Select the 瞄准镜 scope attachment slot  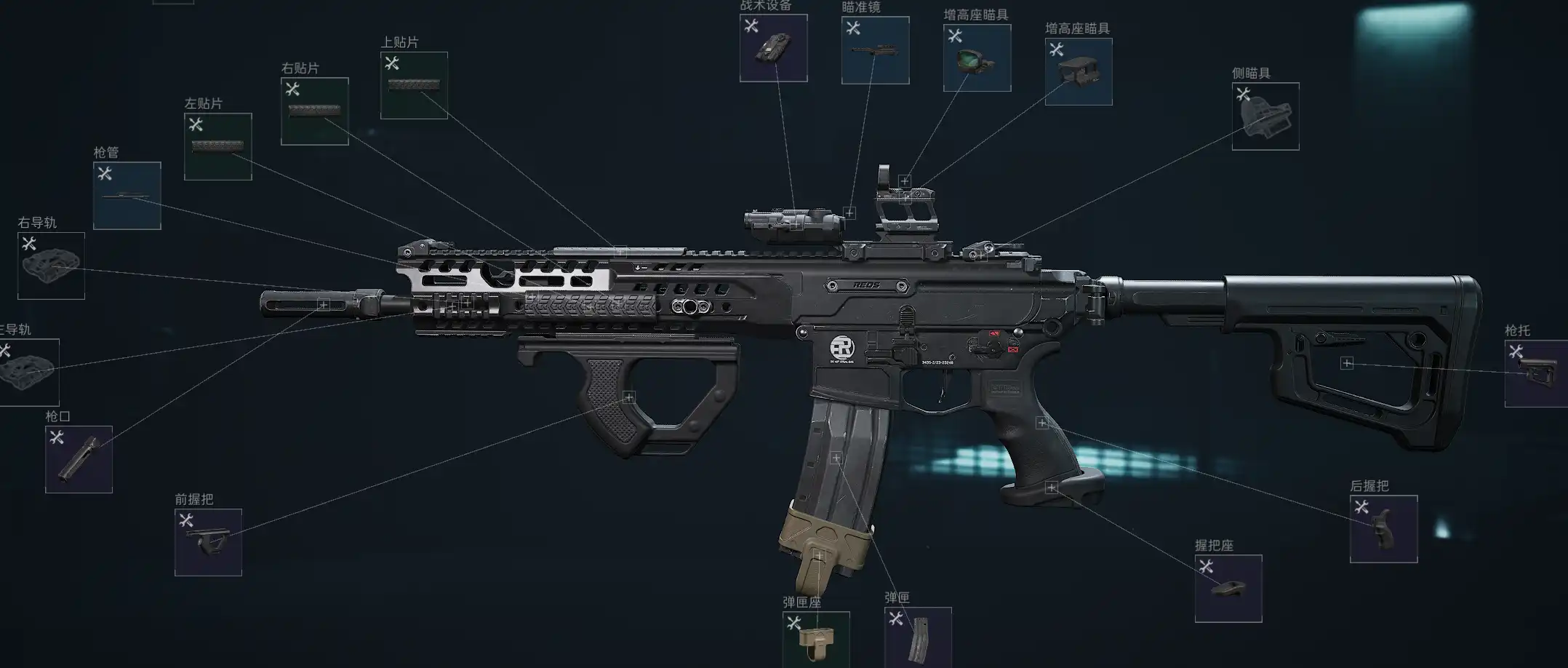click(875, 50)
